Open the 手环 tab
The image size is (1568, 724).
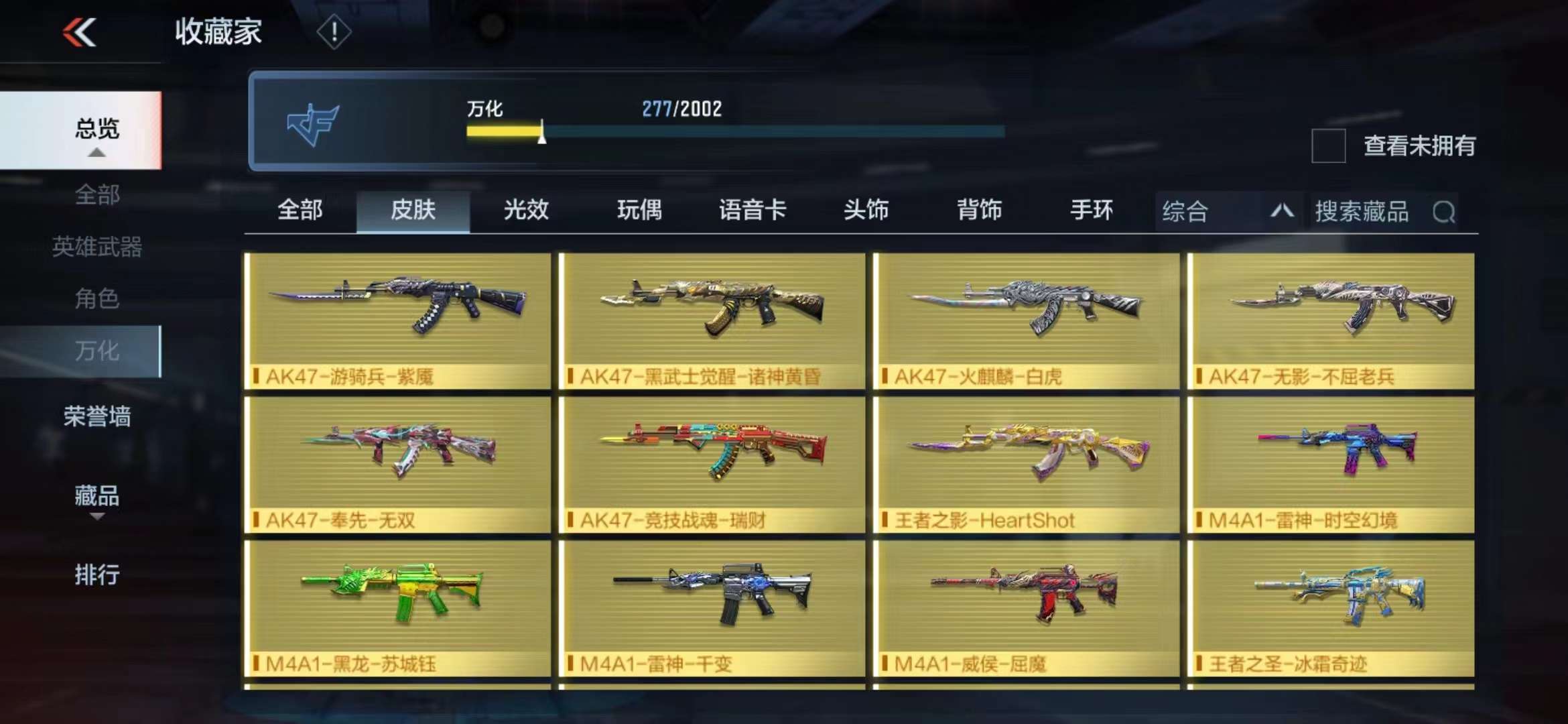tap(1092, 210)
